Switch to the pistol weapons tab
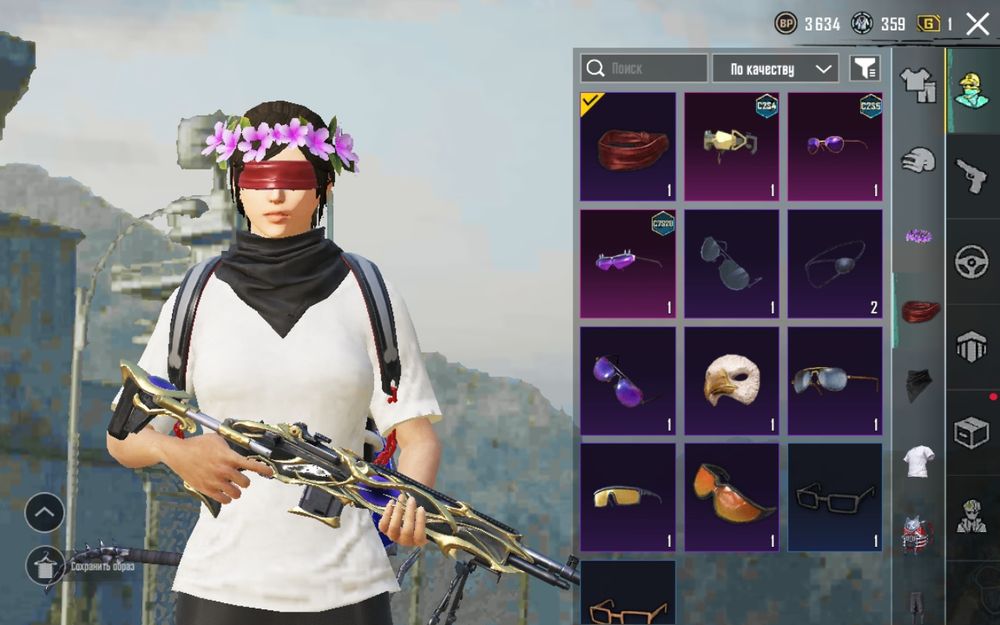 pyautogui.click(x=971, y=176)
